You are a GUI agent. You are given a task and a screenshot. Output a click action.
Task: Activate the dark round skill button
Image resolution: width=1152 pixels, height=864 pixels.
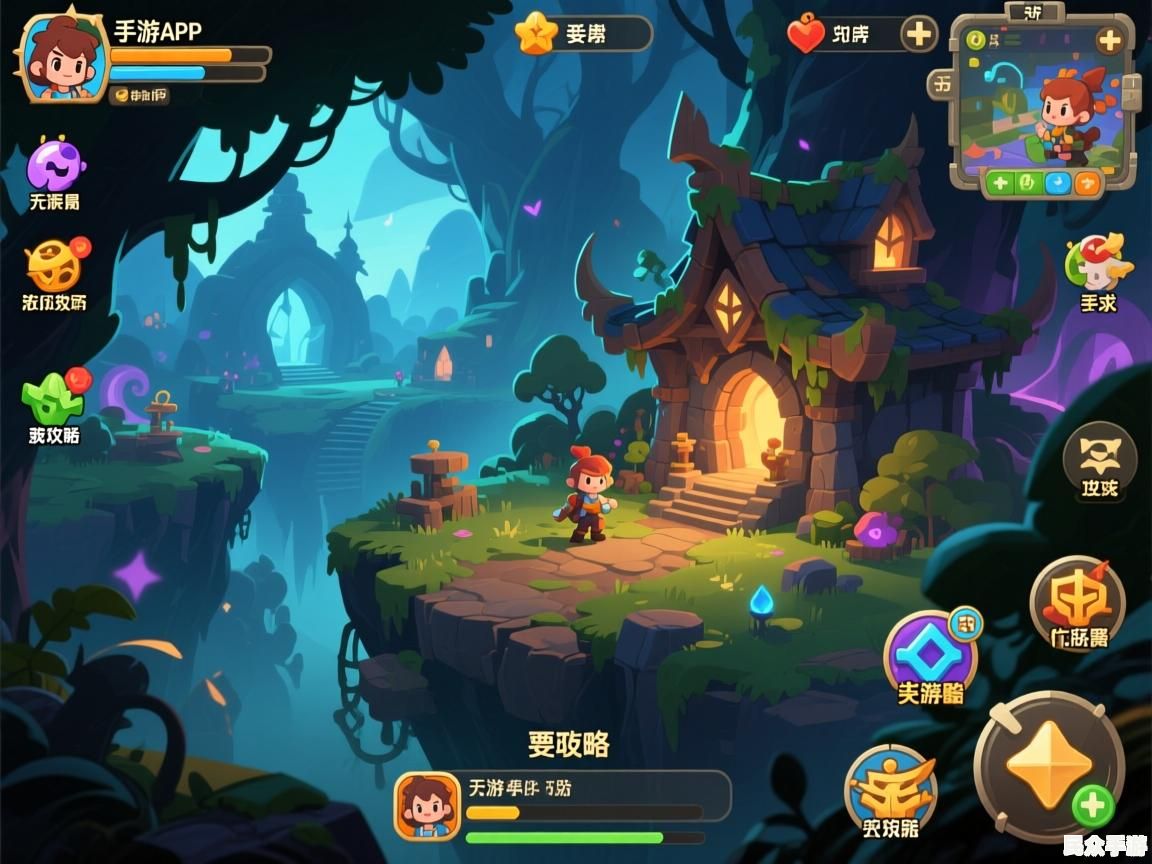(1099, 459)
